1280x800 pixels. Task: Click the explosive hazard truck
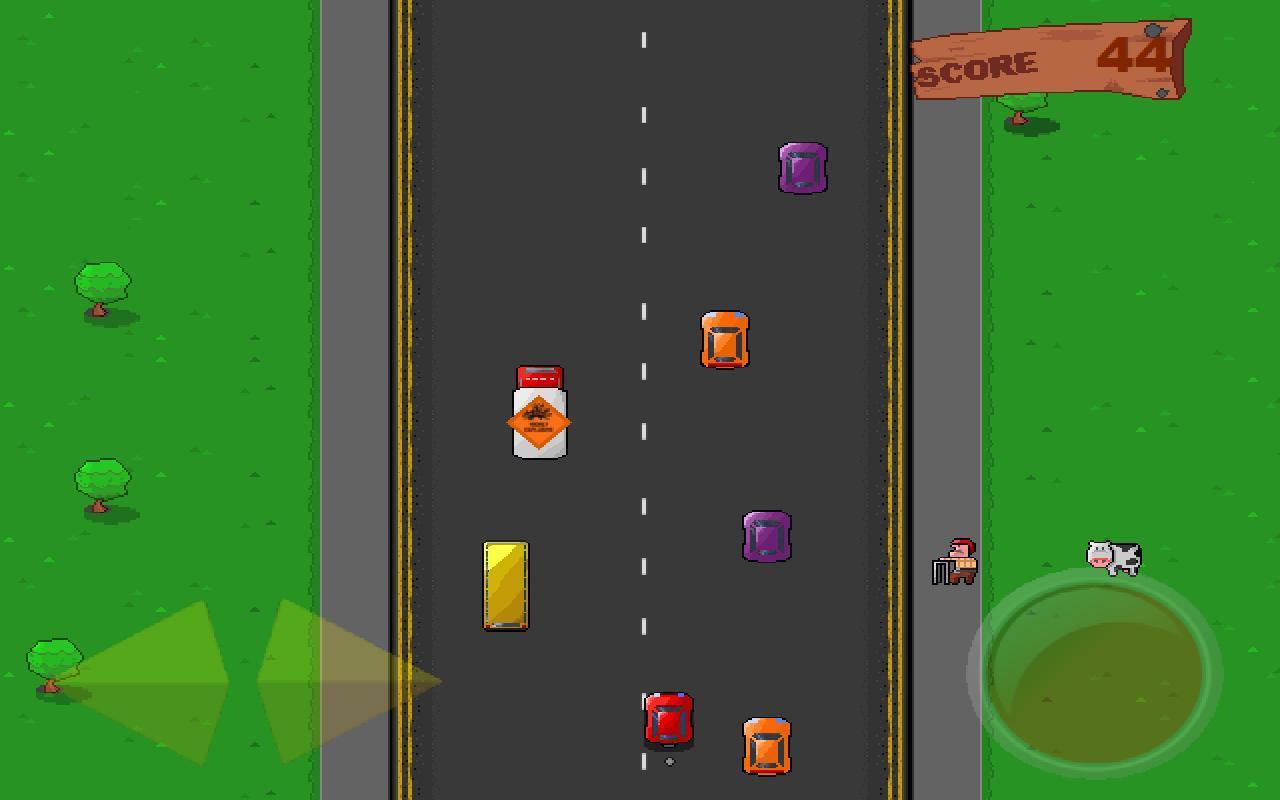click(538, 415)
